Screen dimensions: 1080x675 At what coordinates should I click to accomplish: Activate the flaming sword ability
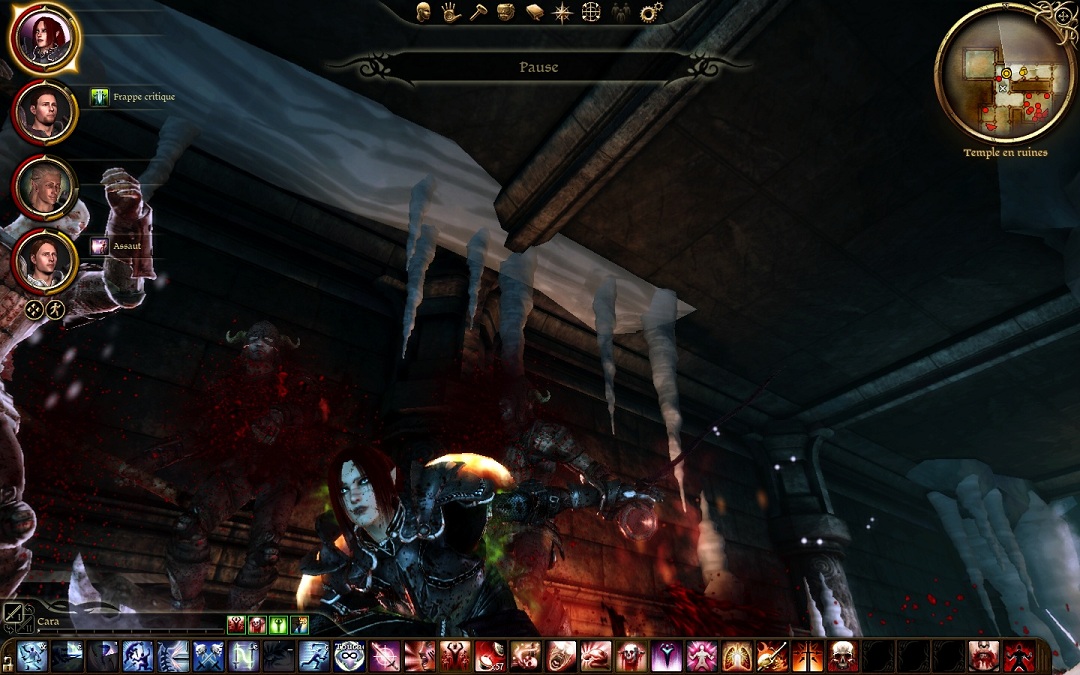tap(771, 656)
